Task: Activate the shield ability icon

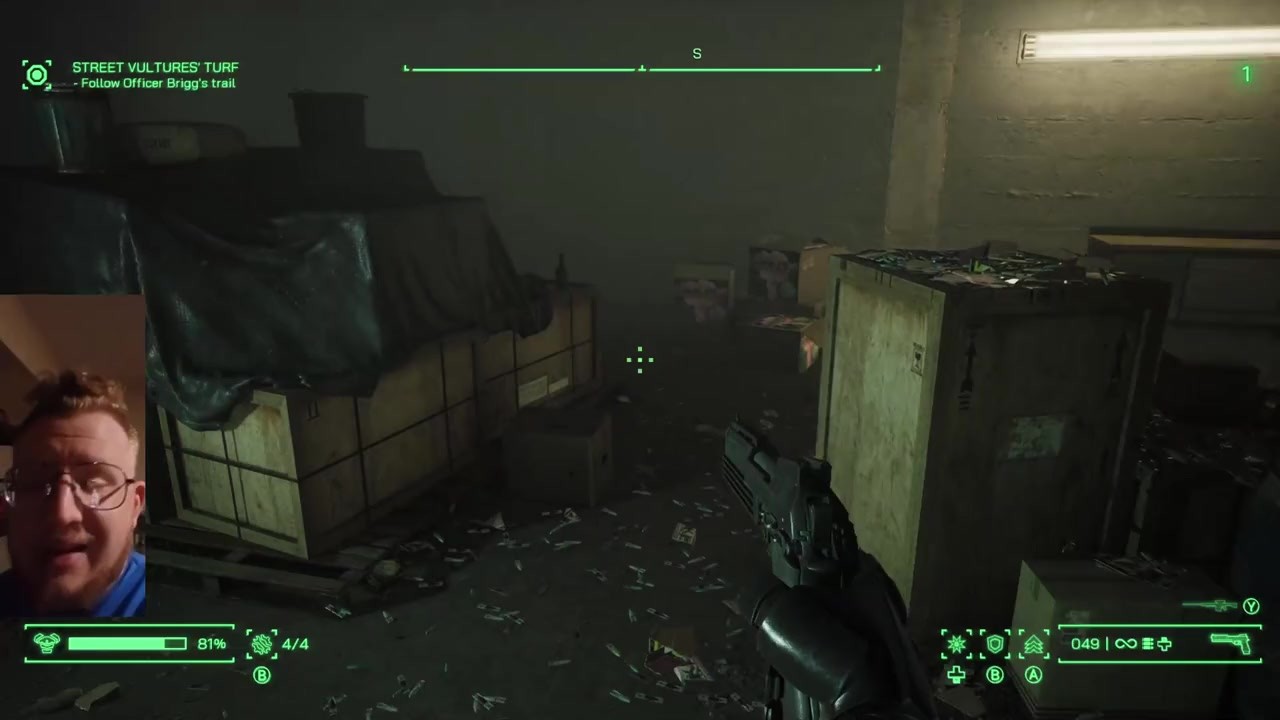Action: click(x=995, y=644)
